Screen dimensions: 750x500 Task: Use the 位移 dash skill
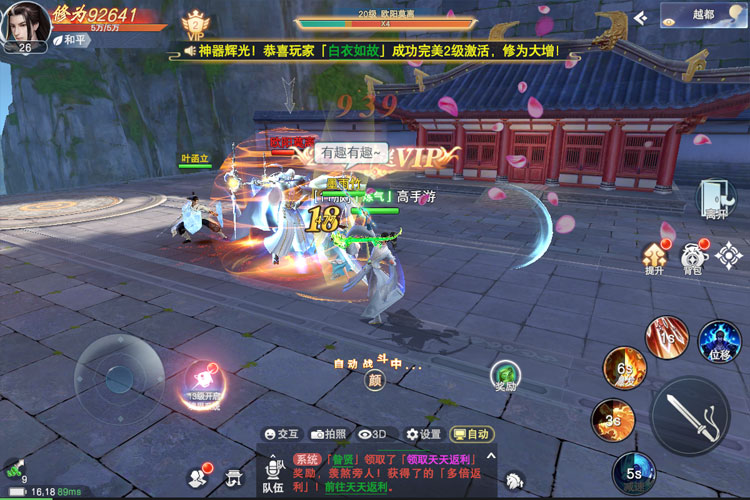[x=719, y=342]
